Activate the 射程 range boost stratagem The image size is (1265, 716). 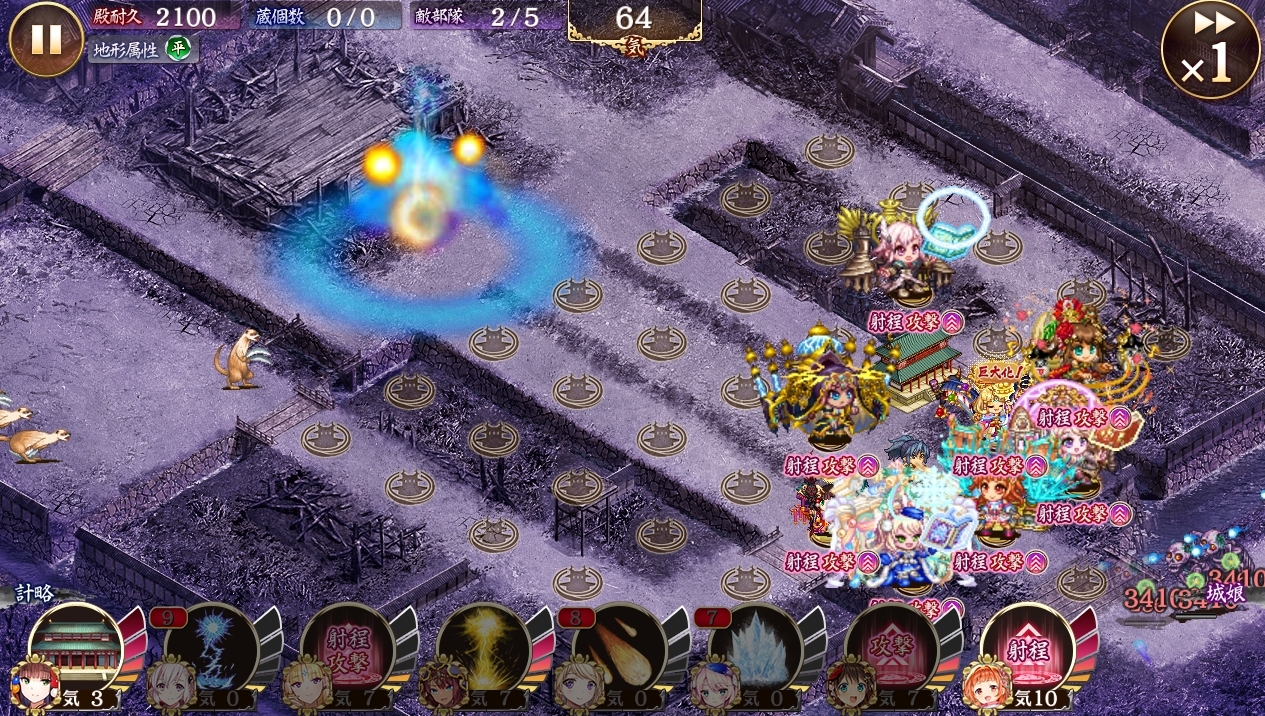[1028, 650]
